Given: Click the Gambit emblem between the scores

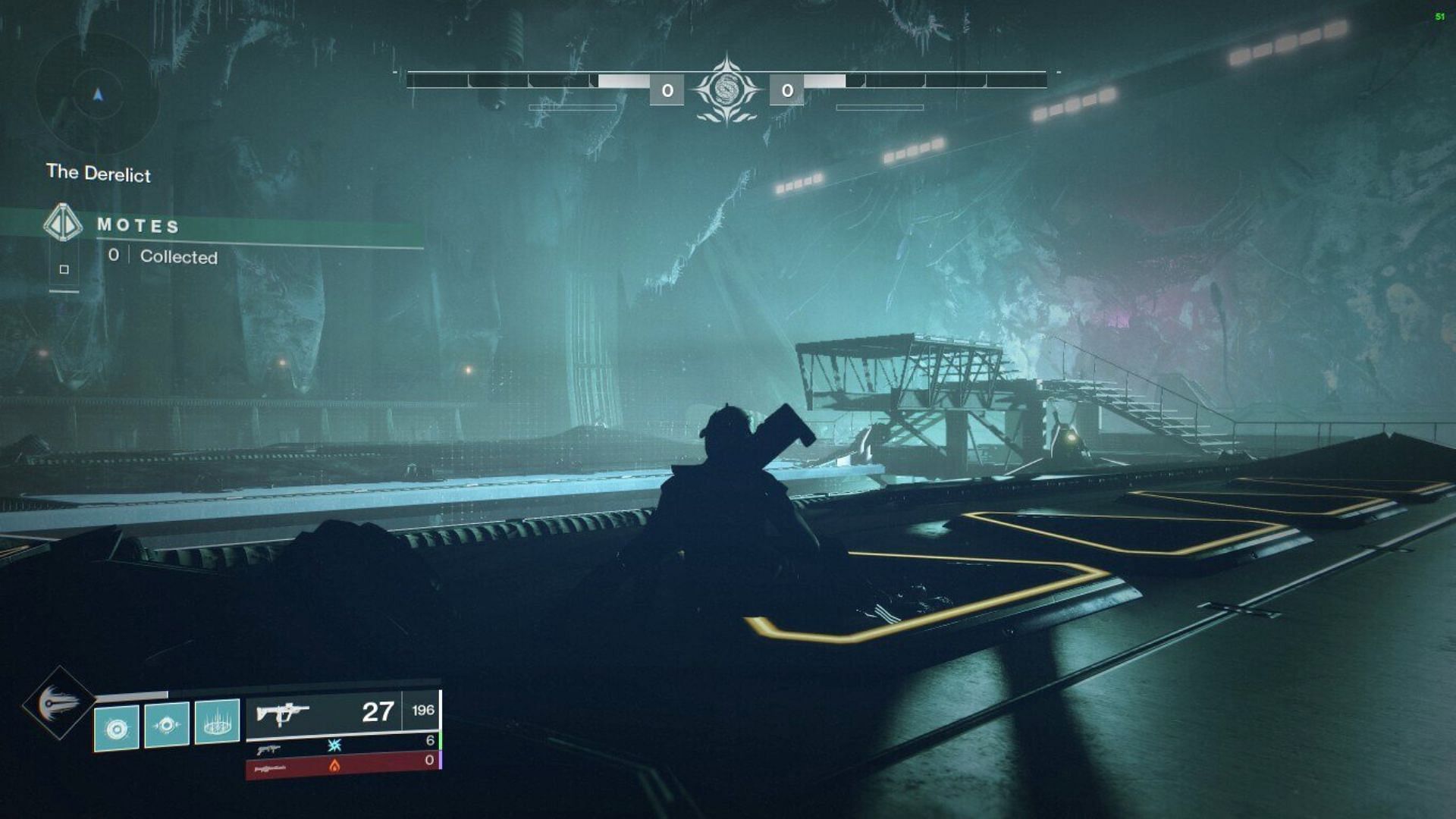Looking at the screenshot, I should coord(727,89).
